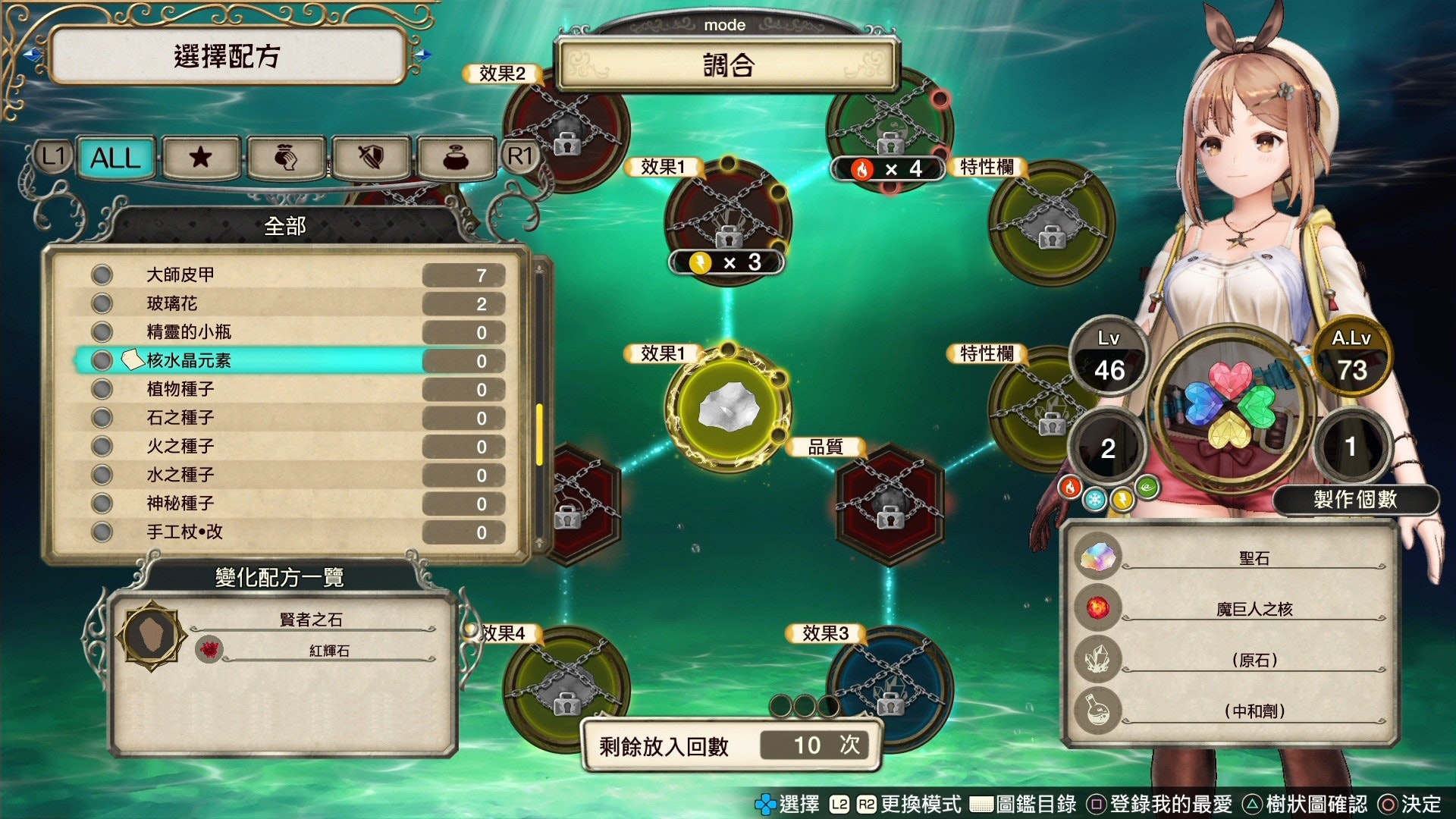Viewport: 1456px width, 819px height.
Task: Choose the 手工杖•改 recipe
Action: click(x=288, y=532)
